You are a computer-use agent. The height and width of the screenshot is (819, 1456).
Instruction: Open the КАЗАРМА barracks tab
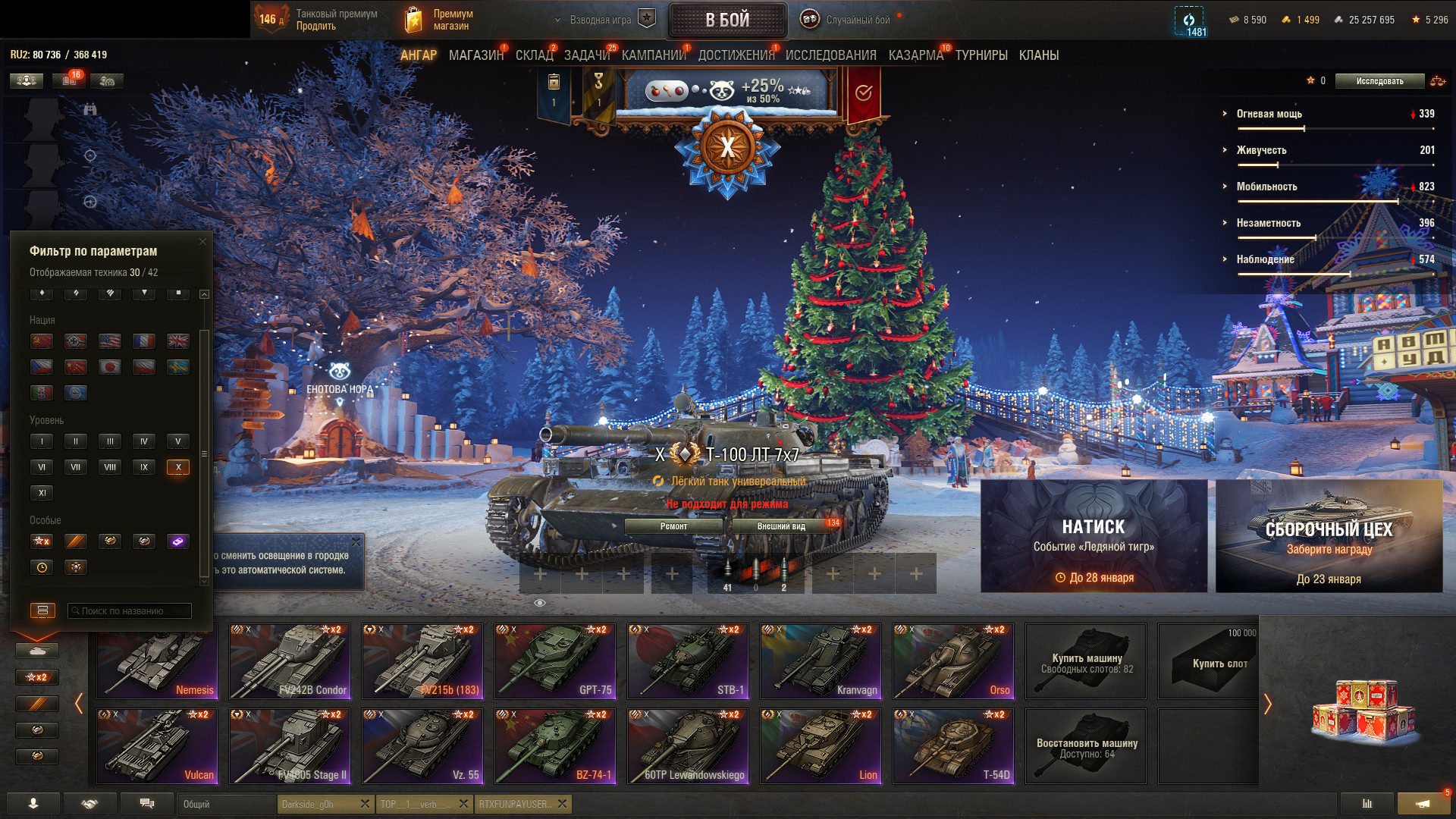915,55
